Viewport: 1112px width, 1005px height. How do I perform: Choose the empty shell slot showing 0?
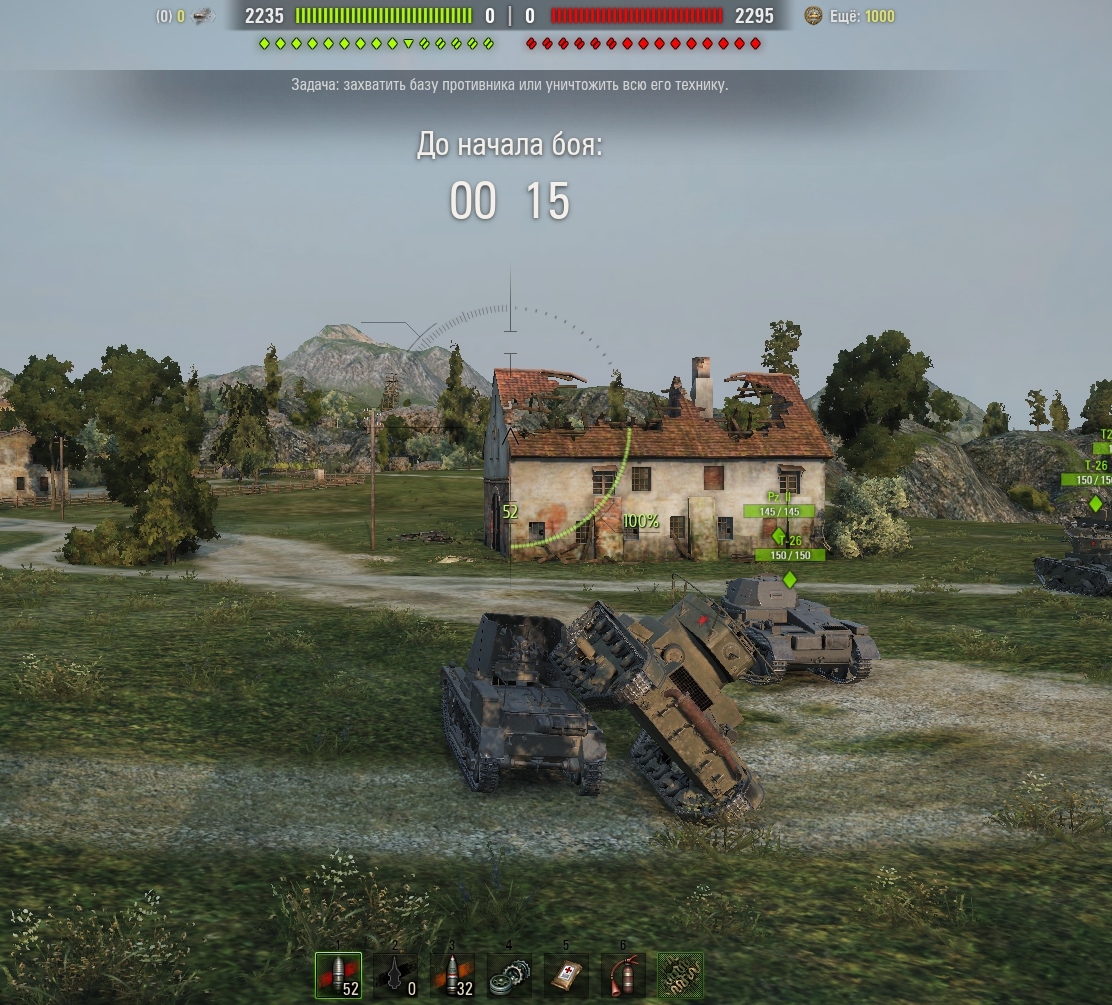click(395, 975)
